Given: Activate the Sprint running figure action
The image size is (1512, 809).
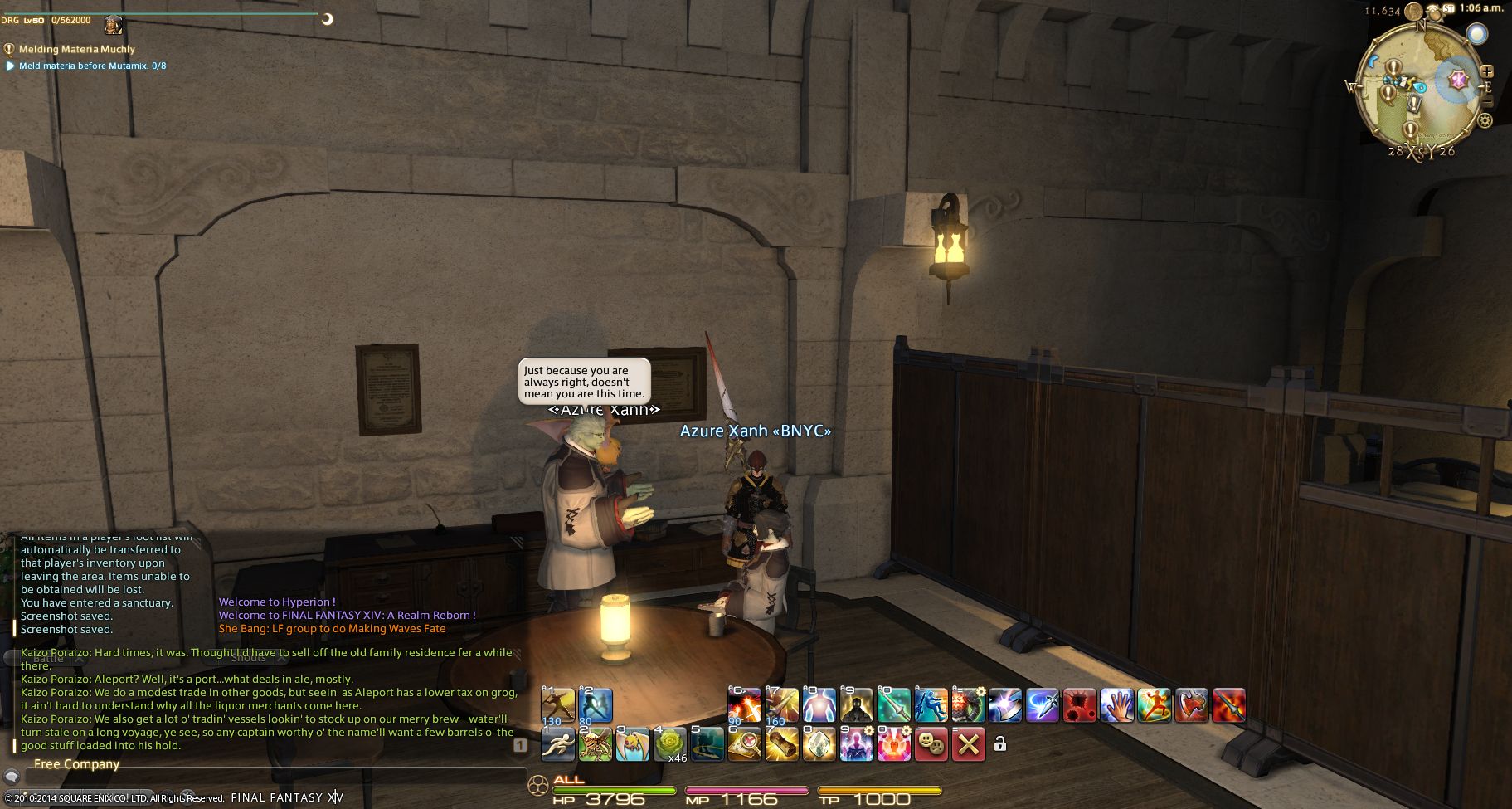Looking at the screenshot, I should pyautogui.click(x=557, y=744).
